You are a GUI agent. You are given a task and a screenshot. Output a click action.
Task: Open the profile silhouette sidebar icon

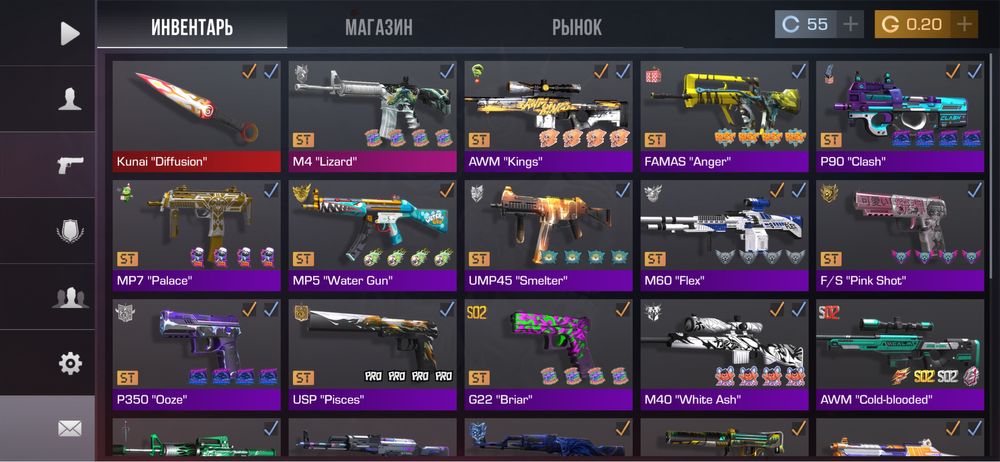69,99
